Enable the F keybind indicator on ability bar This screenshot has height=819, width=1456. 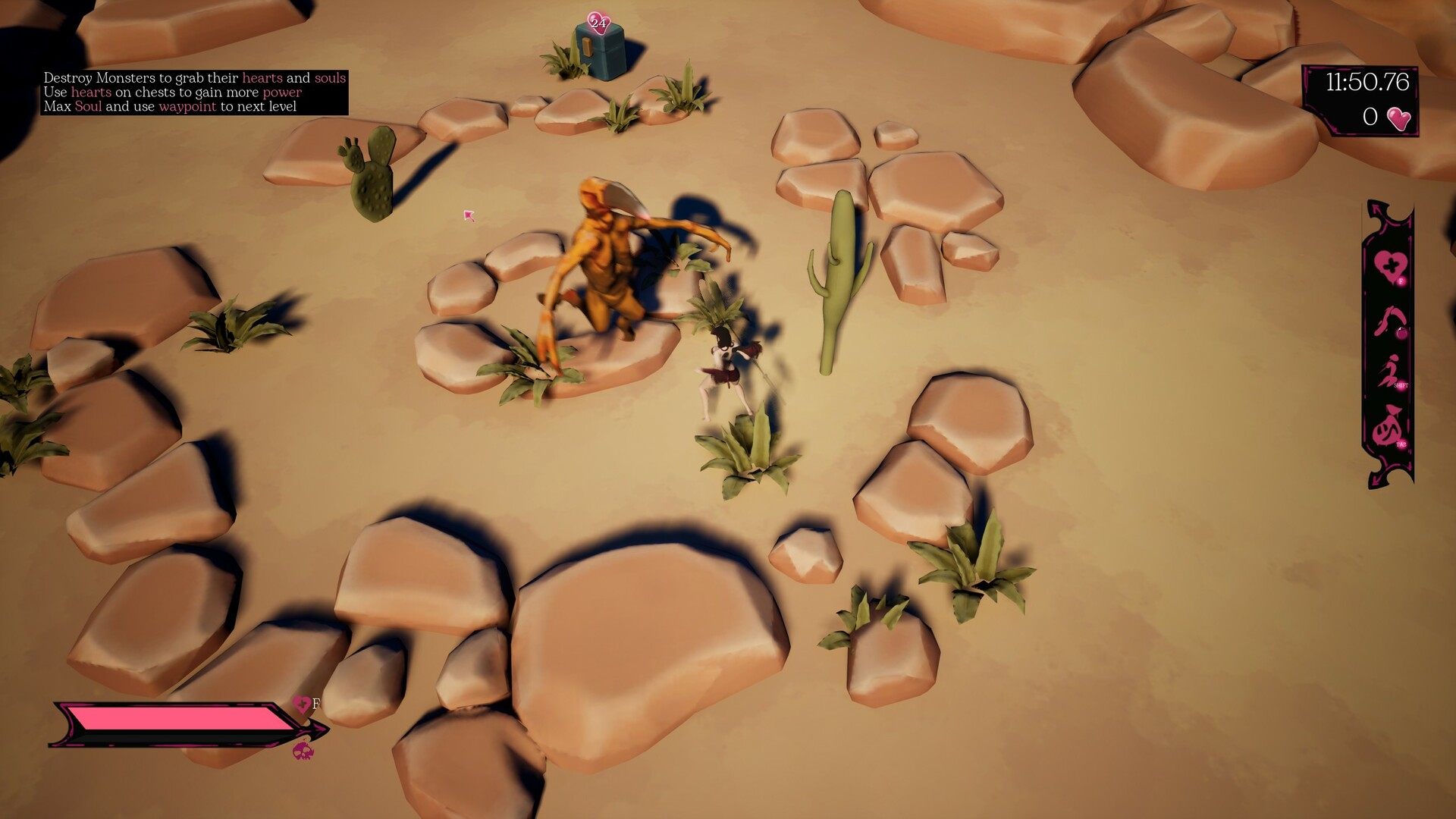(1401, 281)
